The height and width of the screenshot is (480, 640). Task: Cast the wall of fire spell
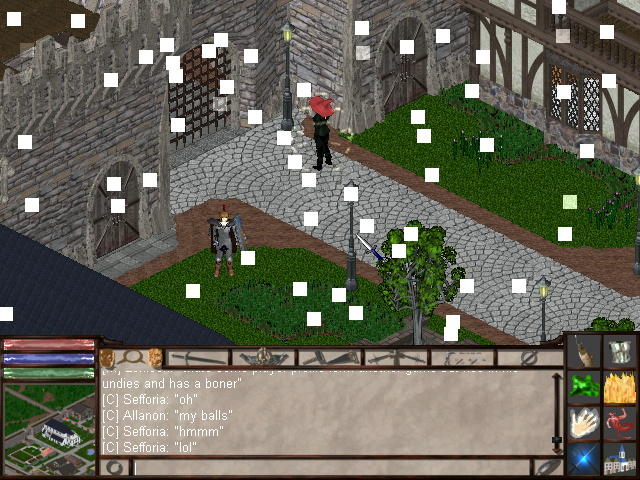point(621,387)
